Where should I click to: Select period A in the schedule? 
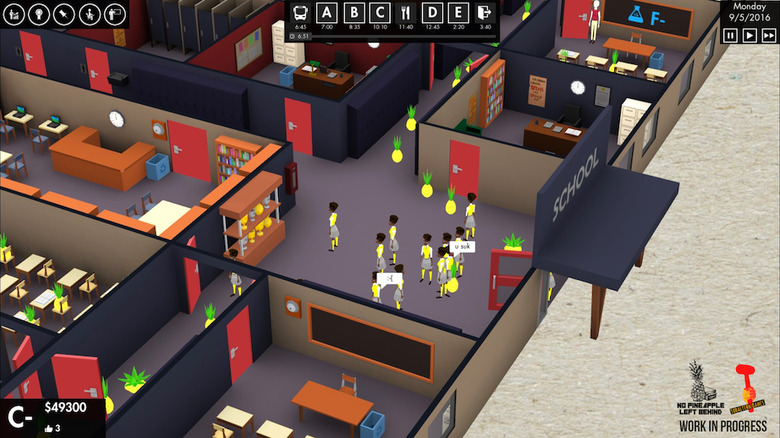tap(329, 14)
